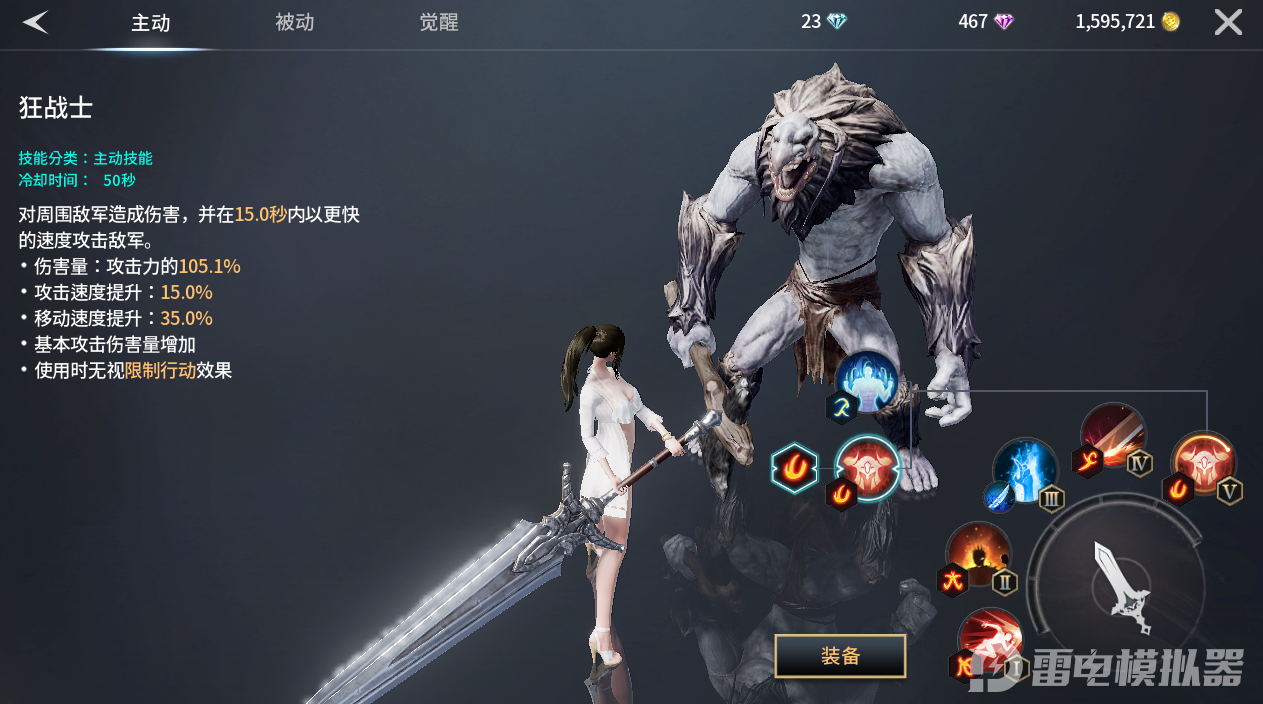Show the 觉醒 awakening tab
Image resolution: width=1263 pixels, height=704 pixels.
[x=439, y=23]
